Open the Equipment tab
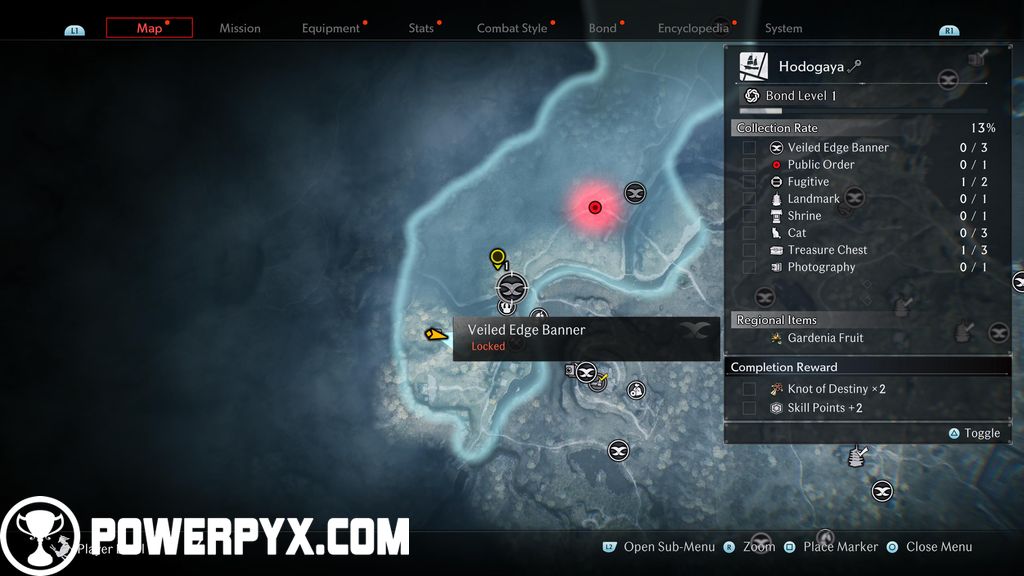The width and height of the screenshot is (1024, 576). pyautogui.click(x=331, y=28)
